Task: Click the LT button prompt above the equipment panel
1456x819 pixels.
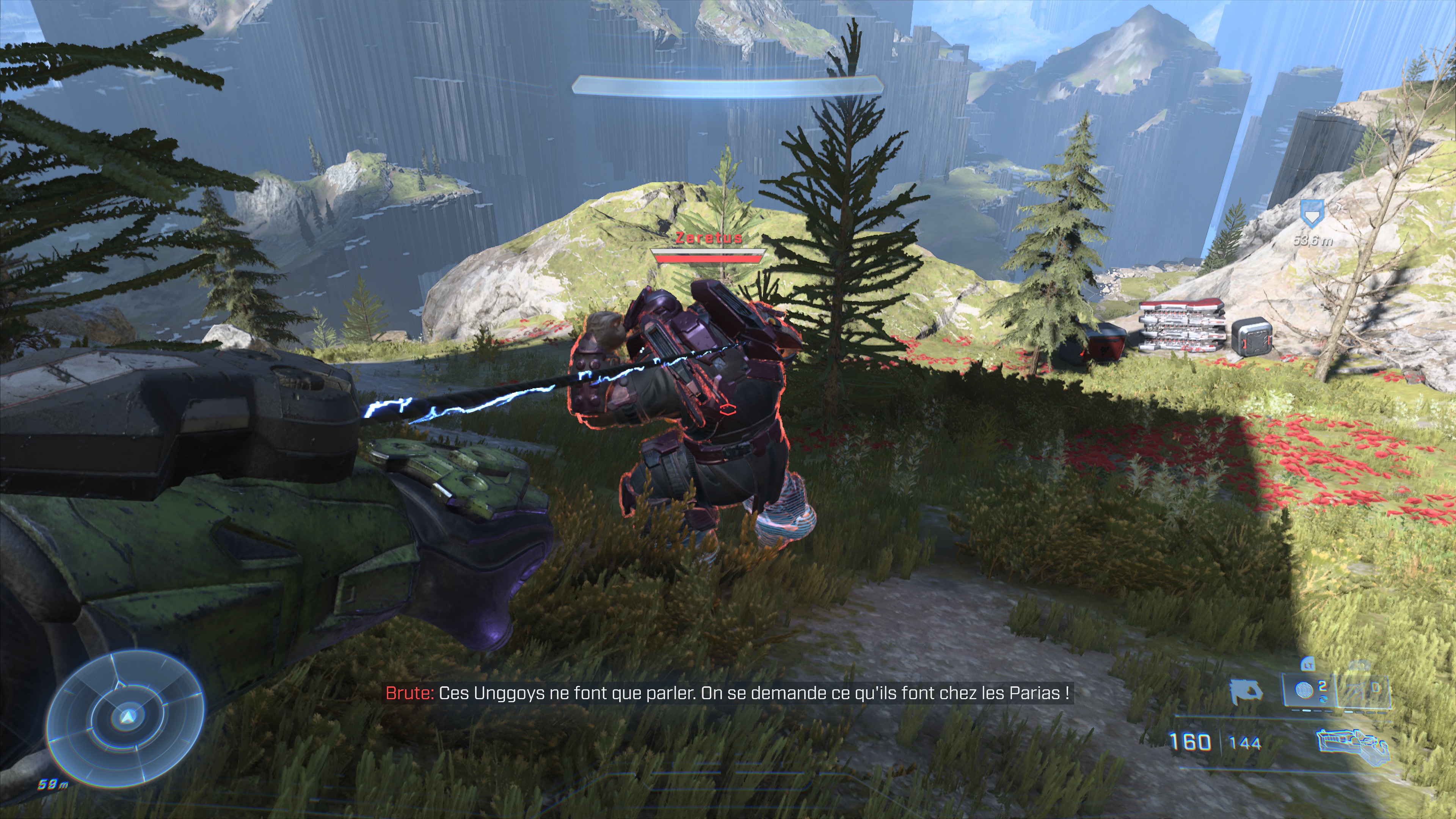Action: click(1309, 665)
